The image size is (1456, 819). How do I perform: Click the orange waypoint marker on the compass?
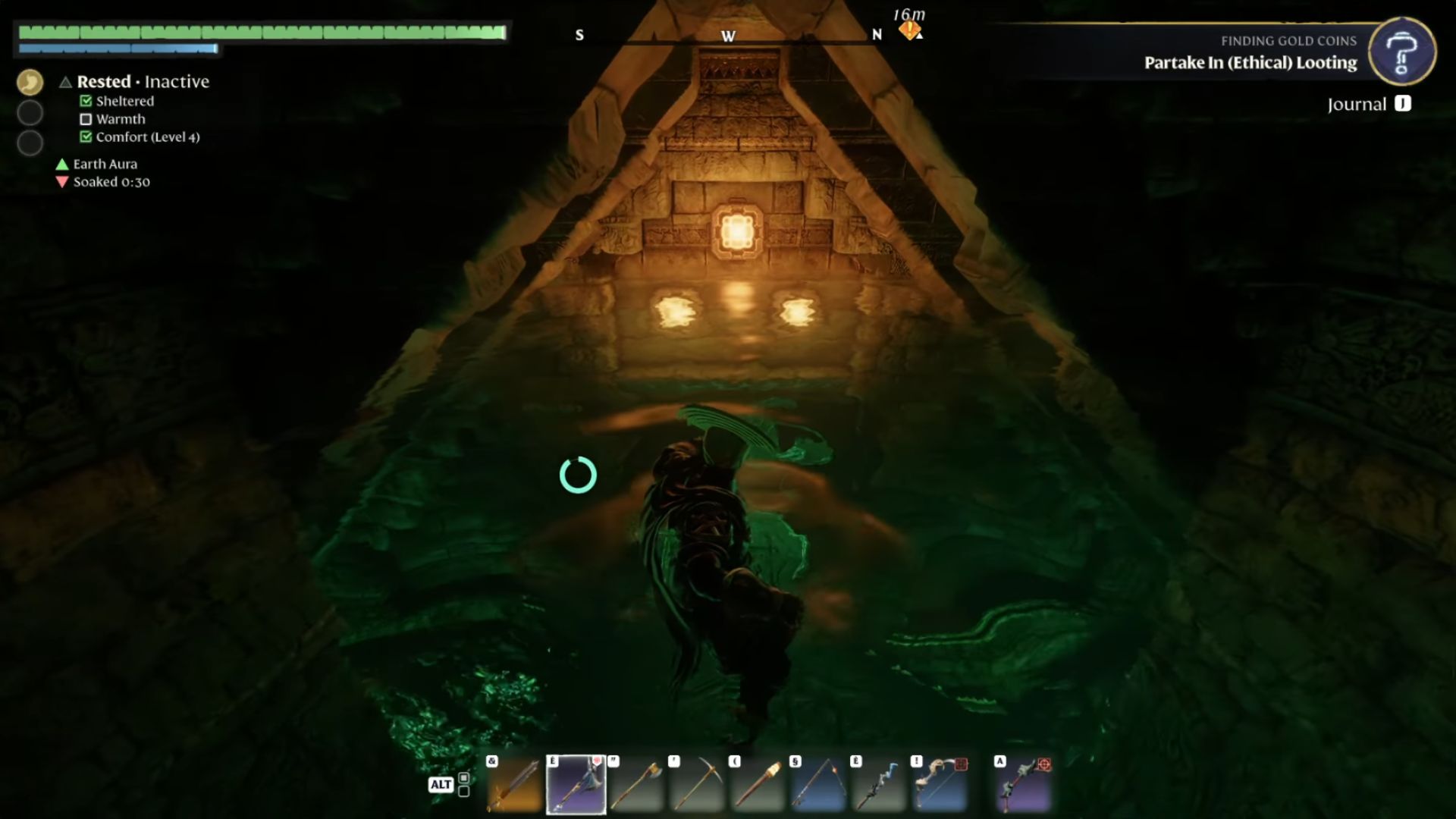(909, 30)
